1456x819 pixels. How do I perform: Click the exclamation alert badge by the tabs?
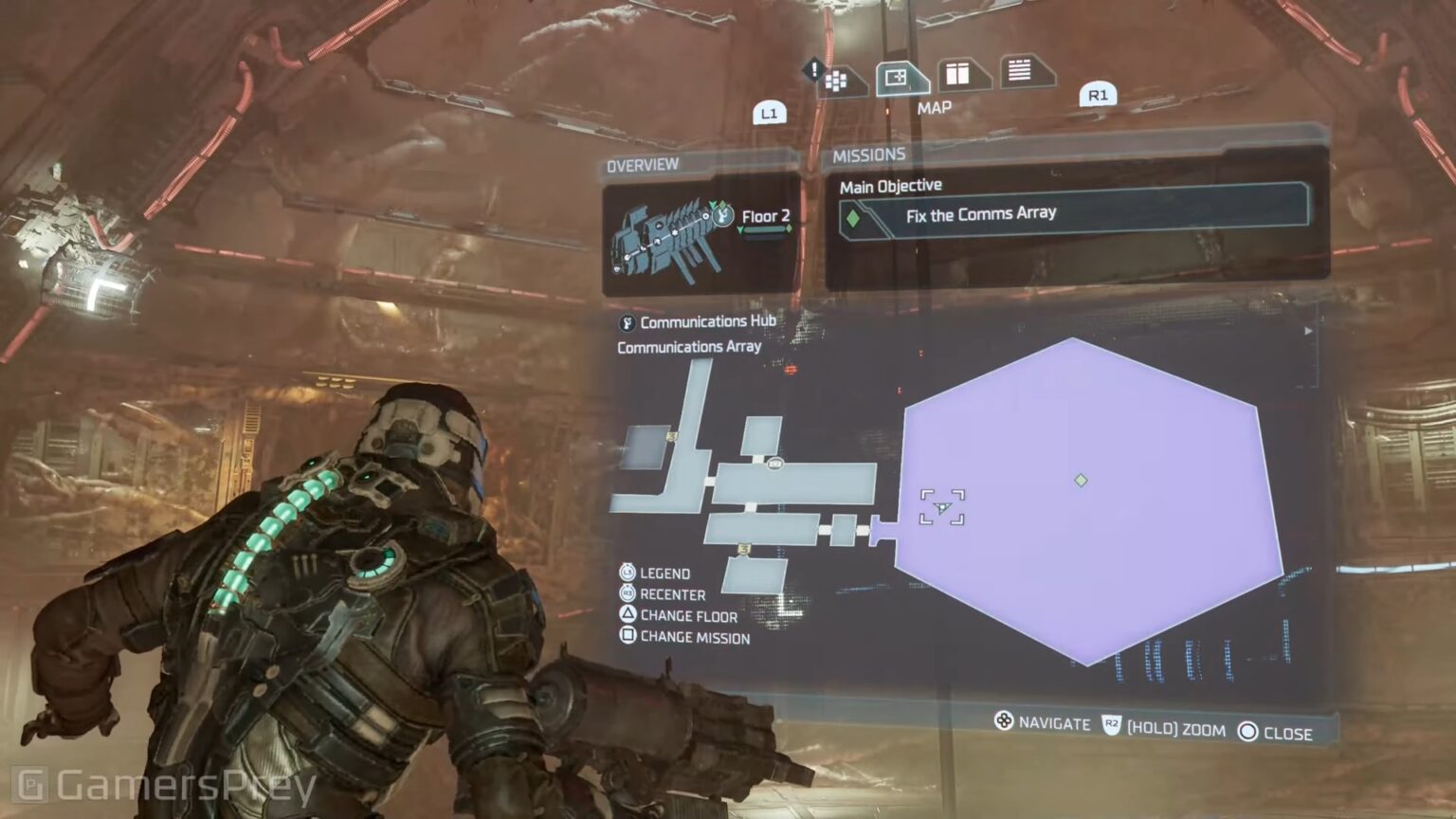pos(813,69)
